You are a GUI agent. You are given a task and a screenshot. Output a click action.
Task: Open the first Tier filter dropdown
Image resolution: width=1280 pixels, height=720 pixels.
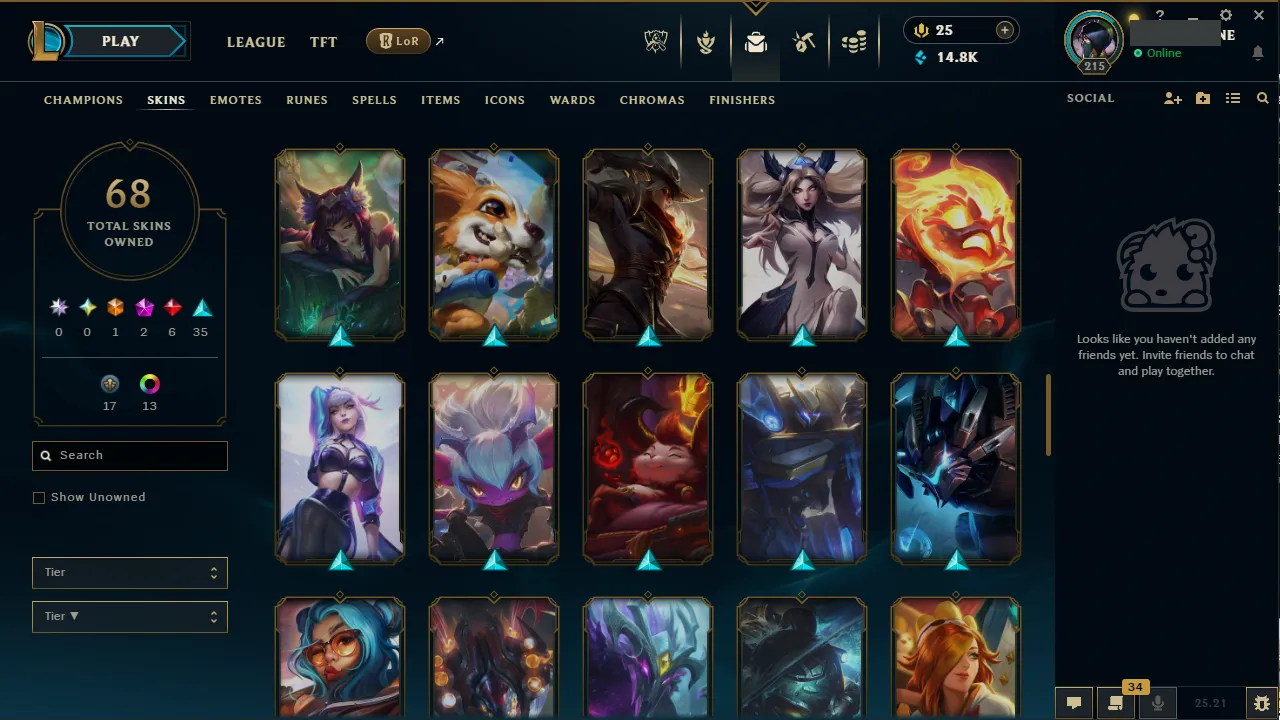pos(129,572)
